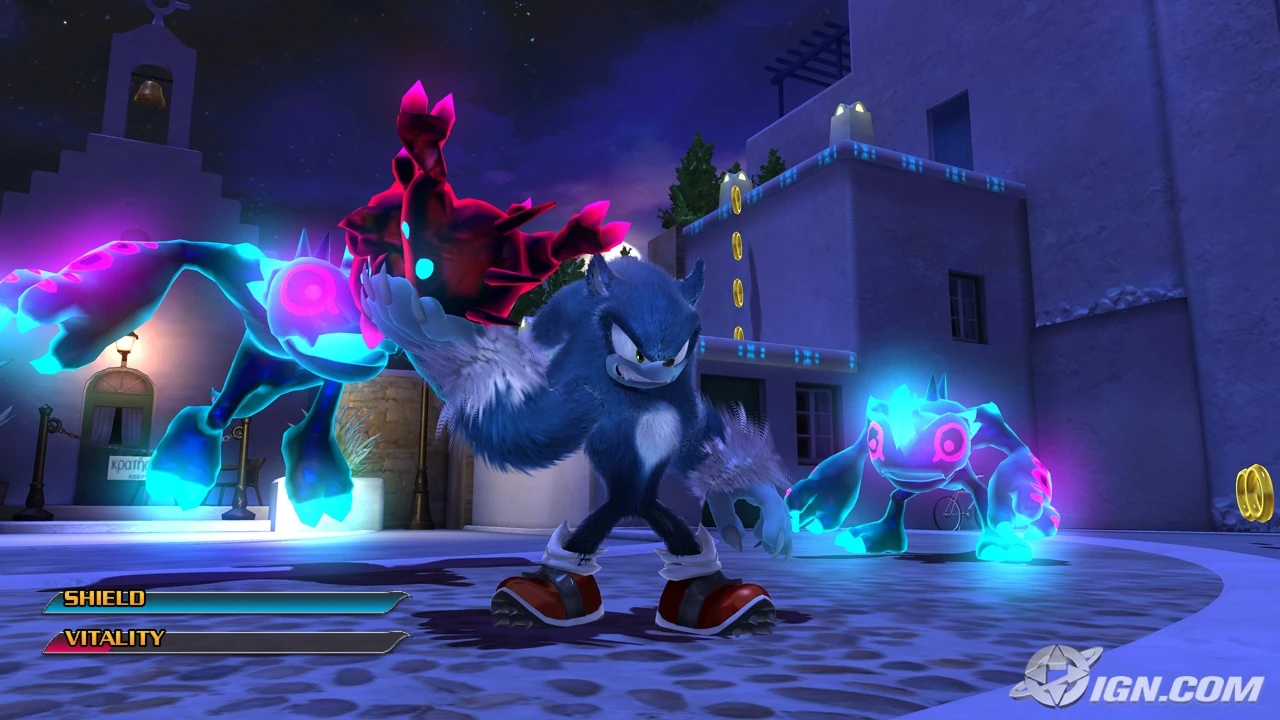Viewport: 1280px width, 720px height.
Task: Click the church bell in the tower
Action: (x=150, y=97)
